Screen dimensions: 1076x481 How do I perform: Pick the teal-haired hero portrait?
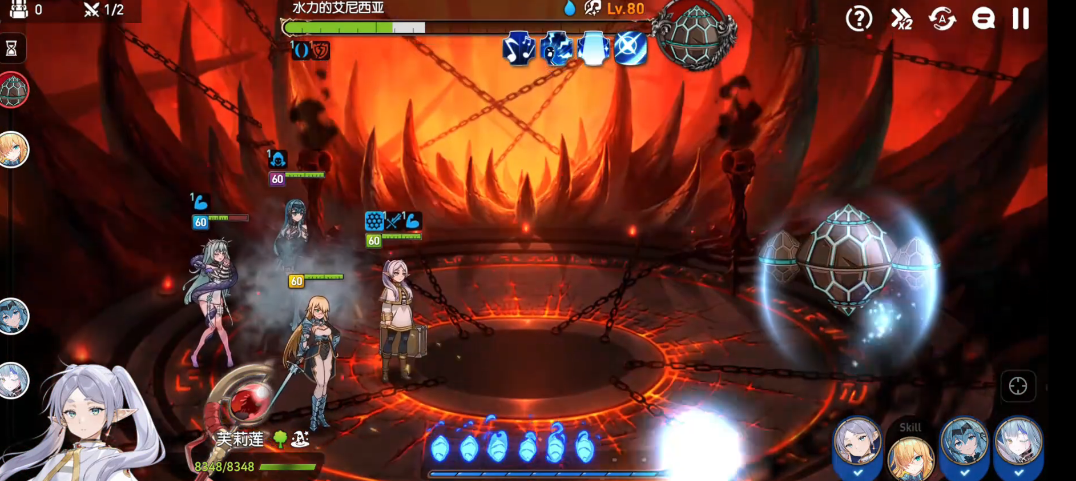964,443
